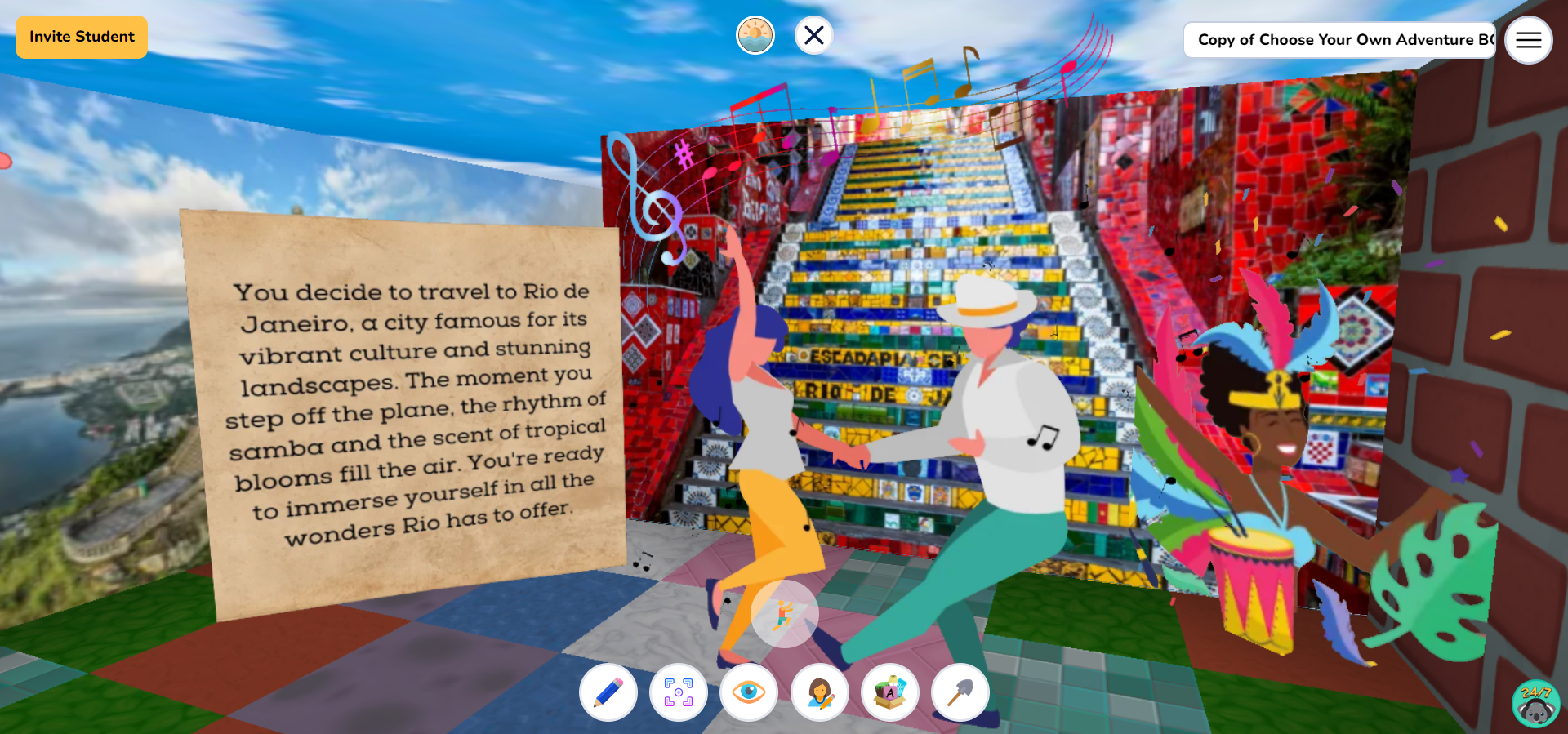The height and width of the screenshot is (734, 1568).
Task: Open the 24/7 koala support chat
Action: click(x=1534, y=704)
